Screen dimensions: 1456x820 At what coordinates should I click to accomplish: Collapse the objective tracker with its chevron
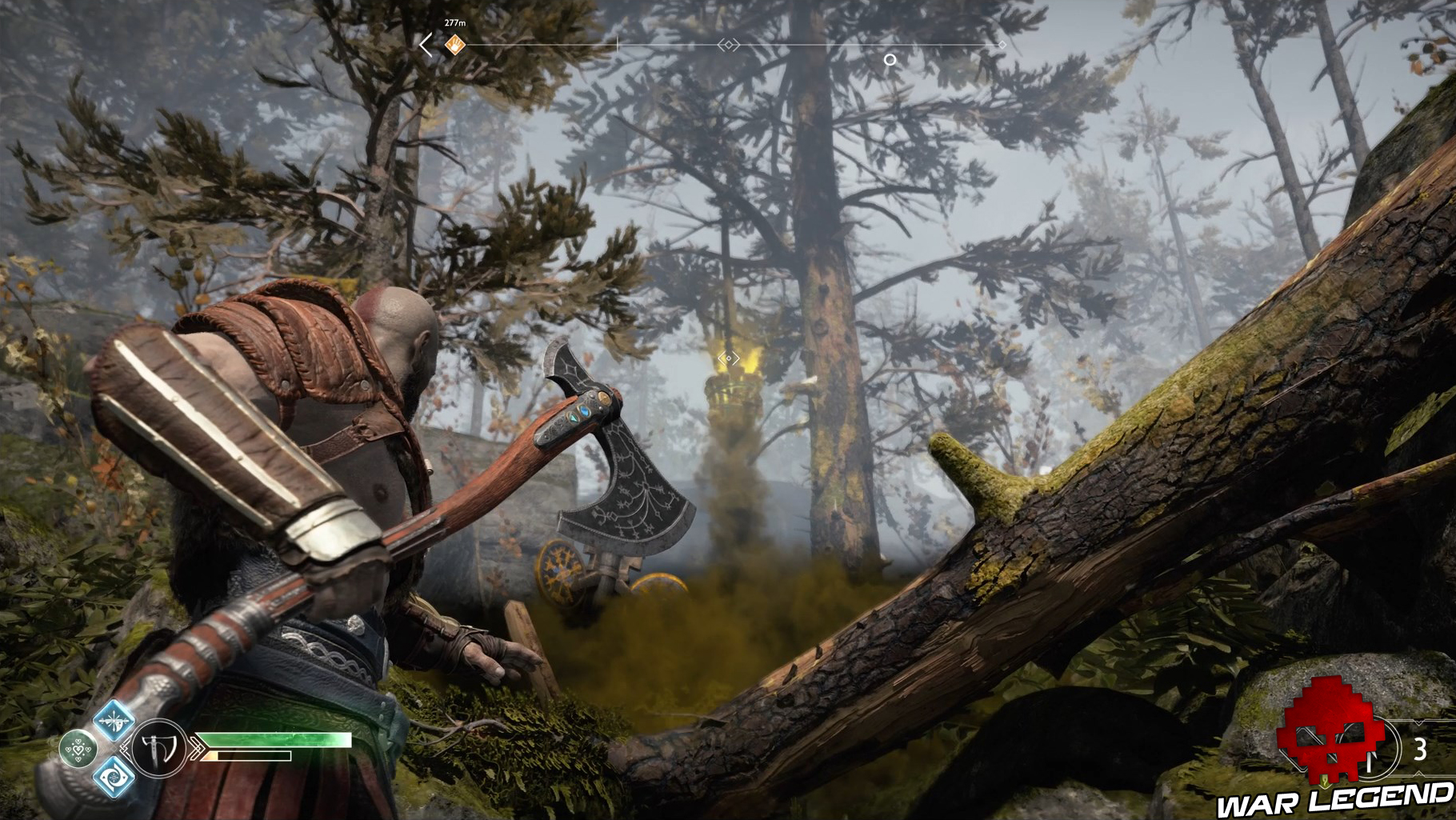pyautogui.click(x=425, y=43)
